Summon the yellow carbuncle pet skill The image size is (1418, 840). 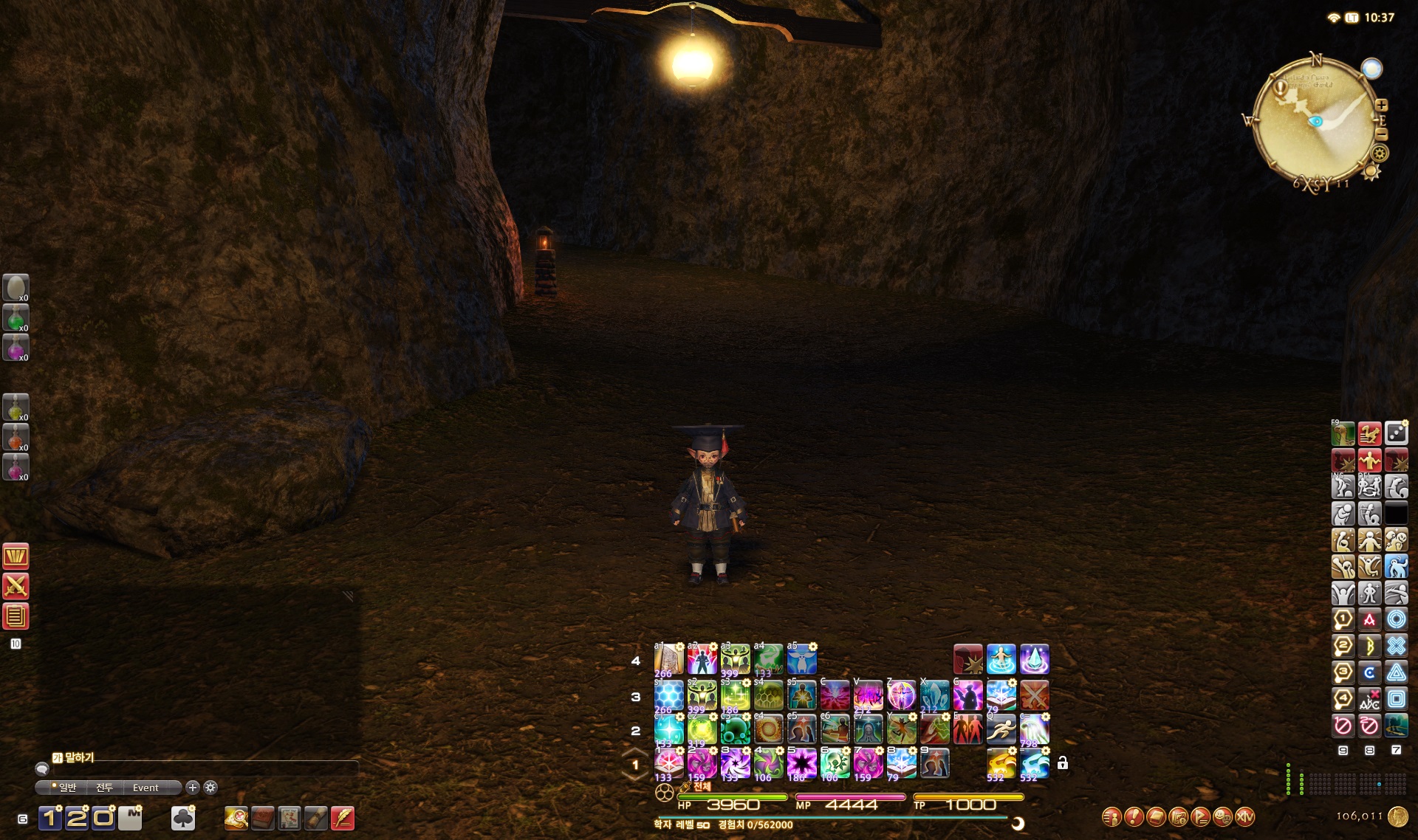click(1001, 763)
